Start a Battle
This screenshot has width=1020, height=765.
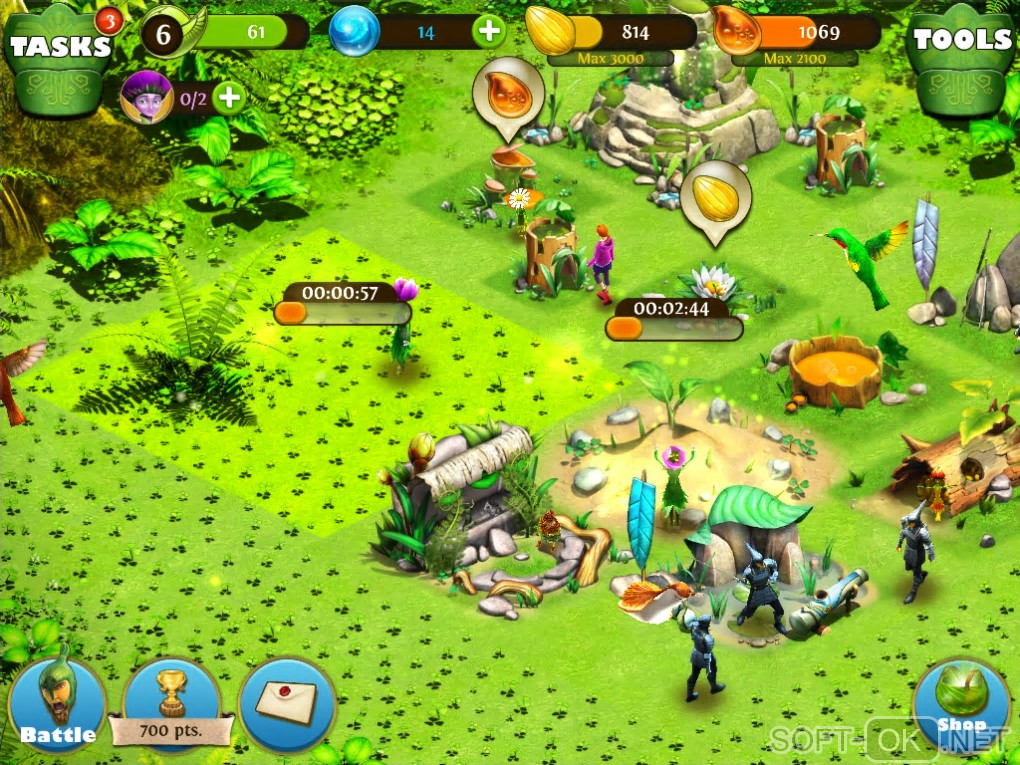point(57,705)
